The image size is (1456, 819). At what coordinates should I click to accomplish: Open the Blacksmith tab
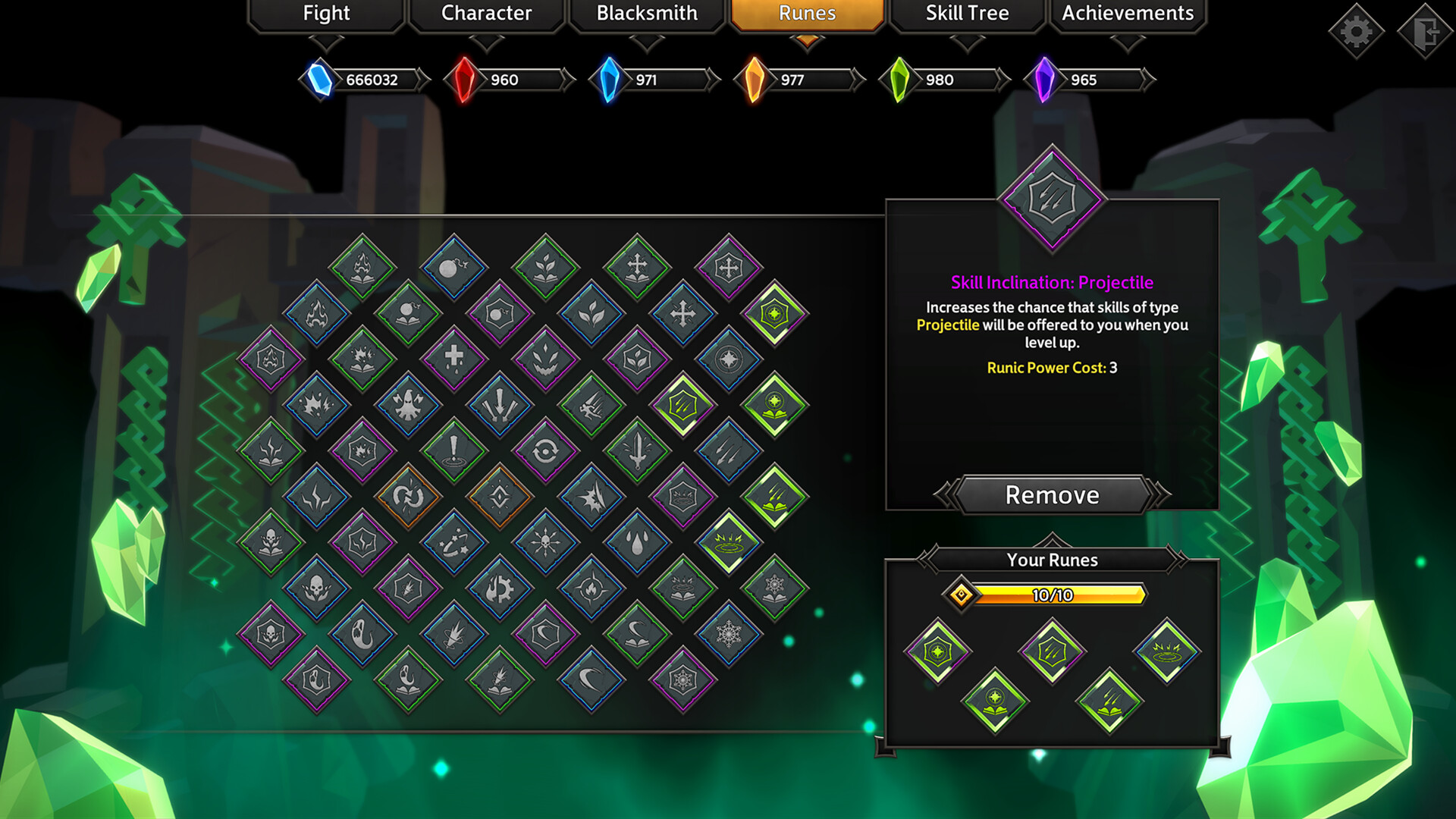tap(647, 13)
